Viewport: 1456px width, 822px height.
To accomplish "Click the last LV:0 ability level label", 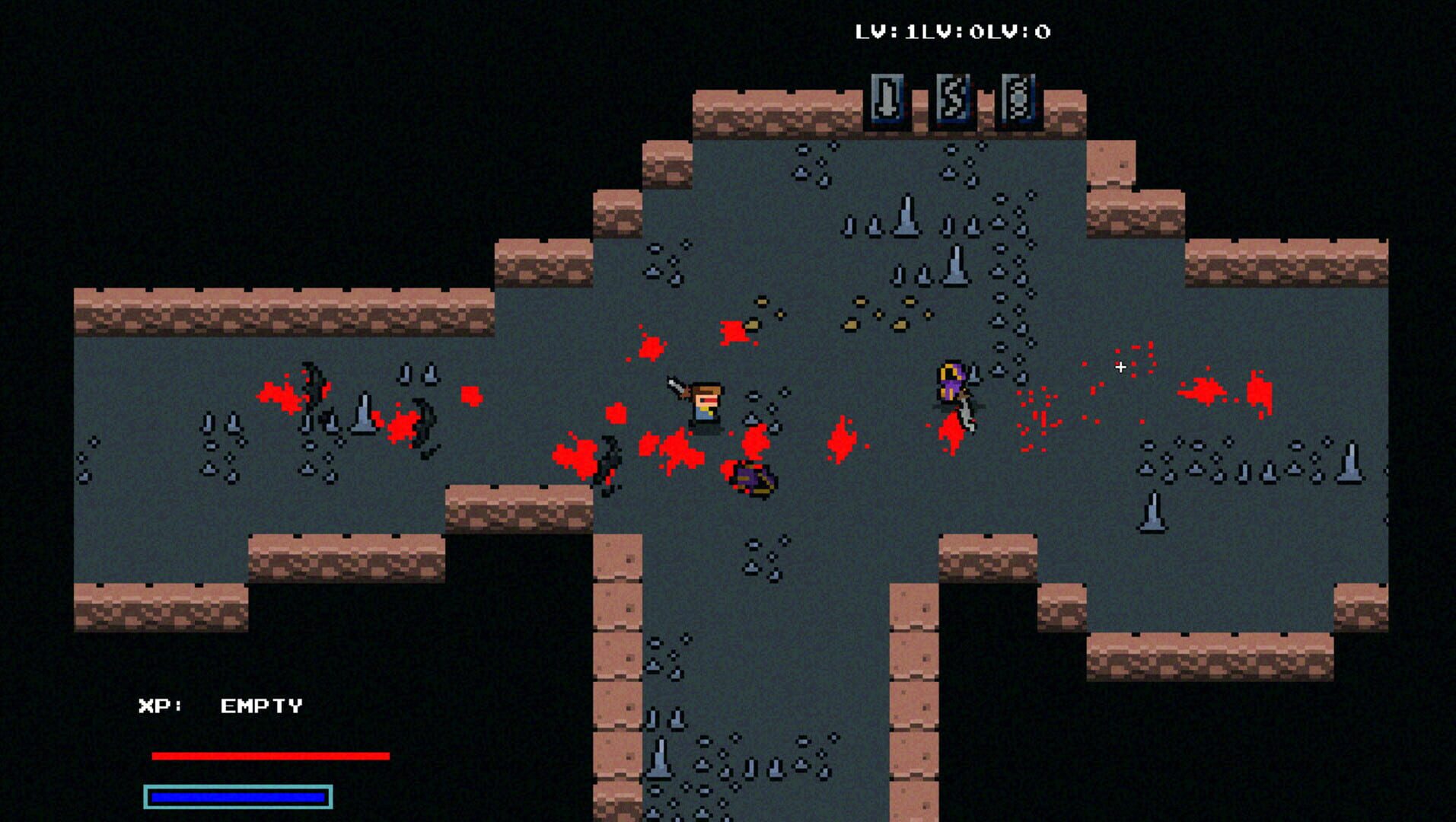I will click(x=1020, y=32).
